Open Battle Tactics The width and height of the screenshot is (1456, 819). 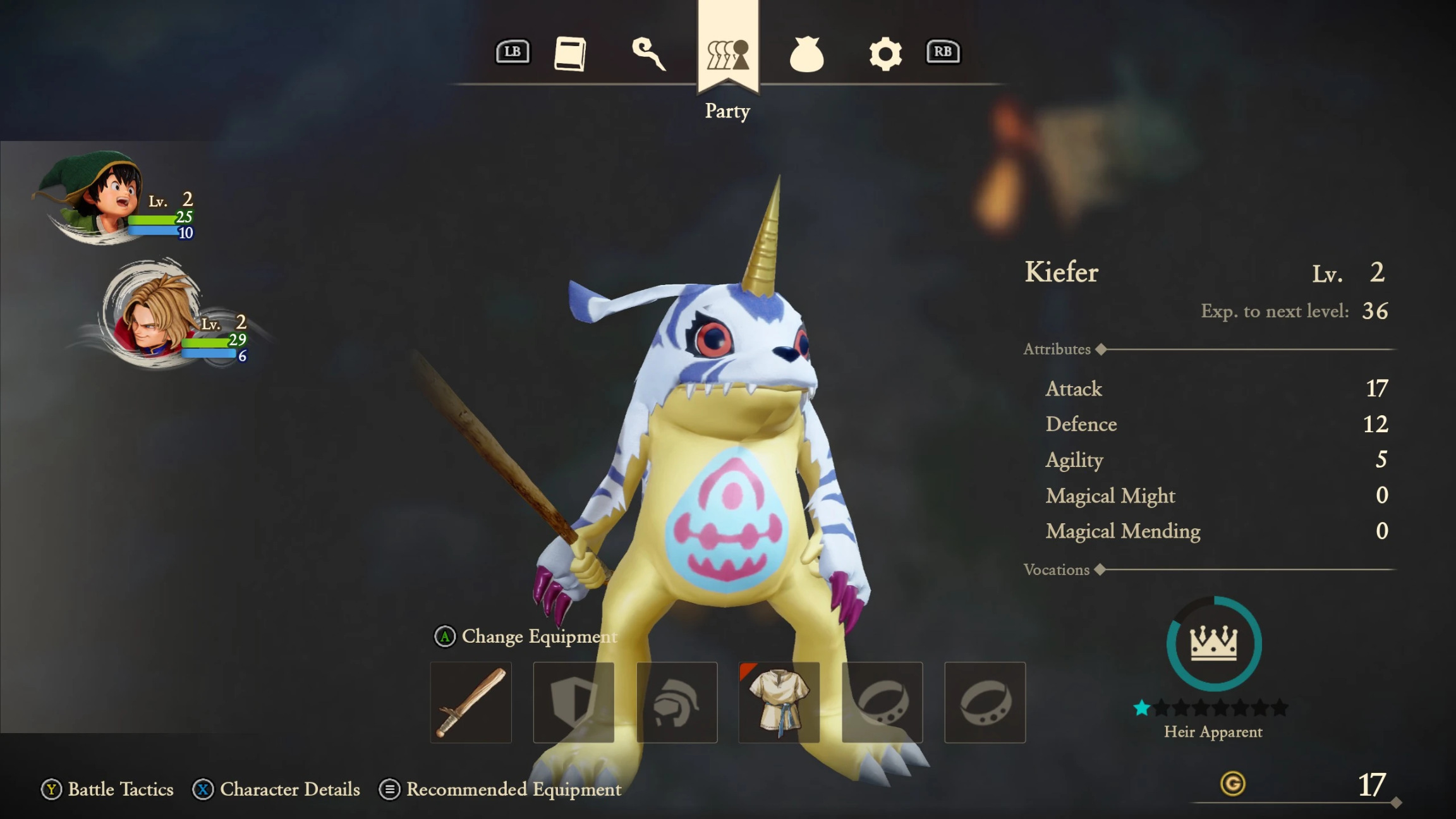click(107, 789)
